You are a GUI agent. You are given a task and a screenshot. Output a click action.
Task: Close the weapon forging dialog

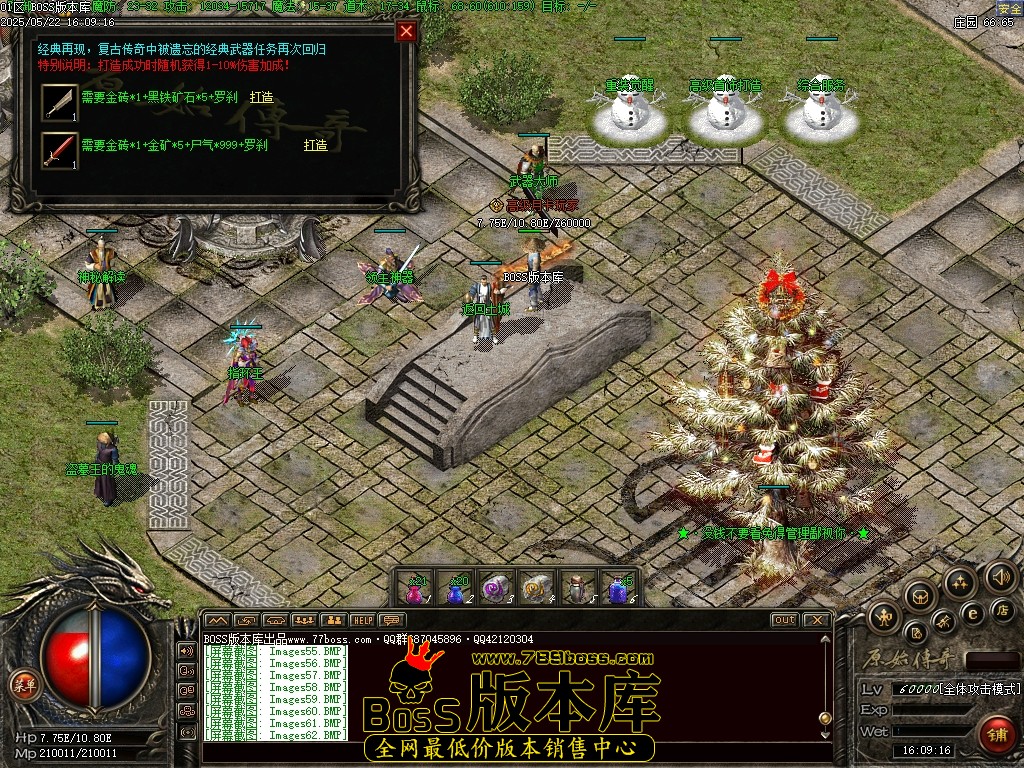tap(406, 31)
